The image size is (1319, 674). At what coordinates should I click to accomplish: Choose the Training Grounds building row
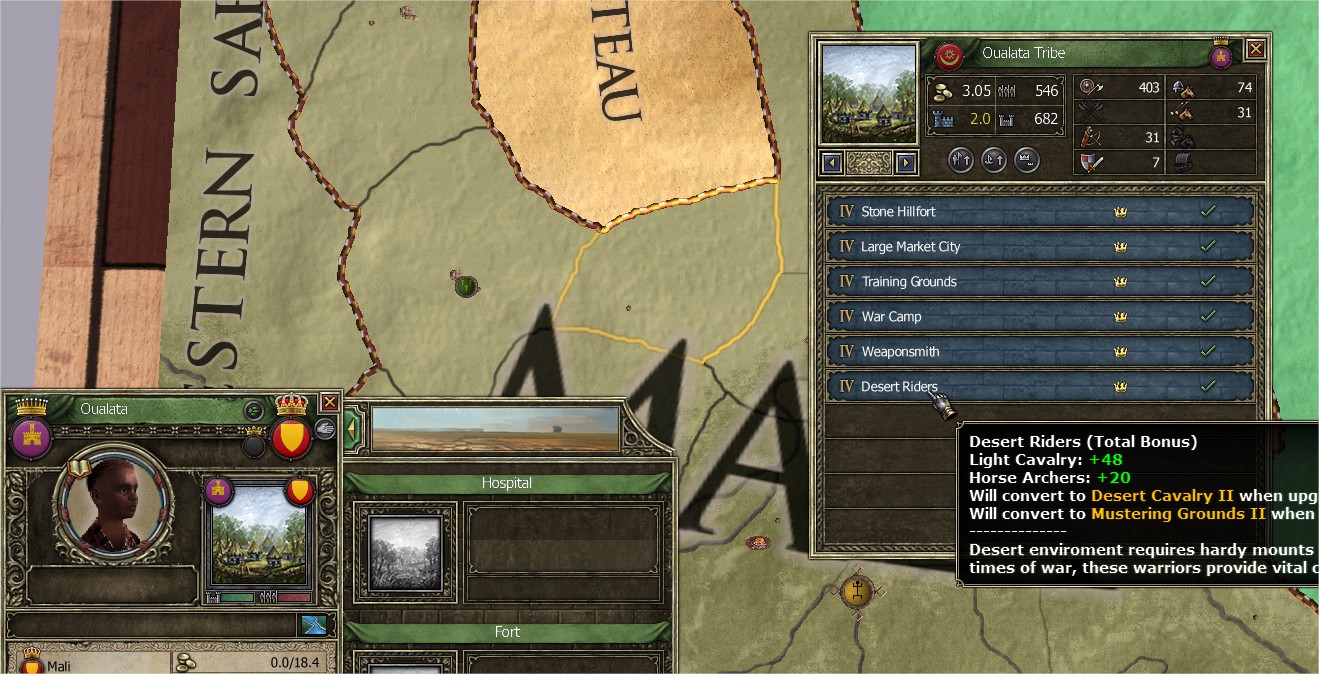[1040, 282]
